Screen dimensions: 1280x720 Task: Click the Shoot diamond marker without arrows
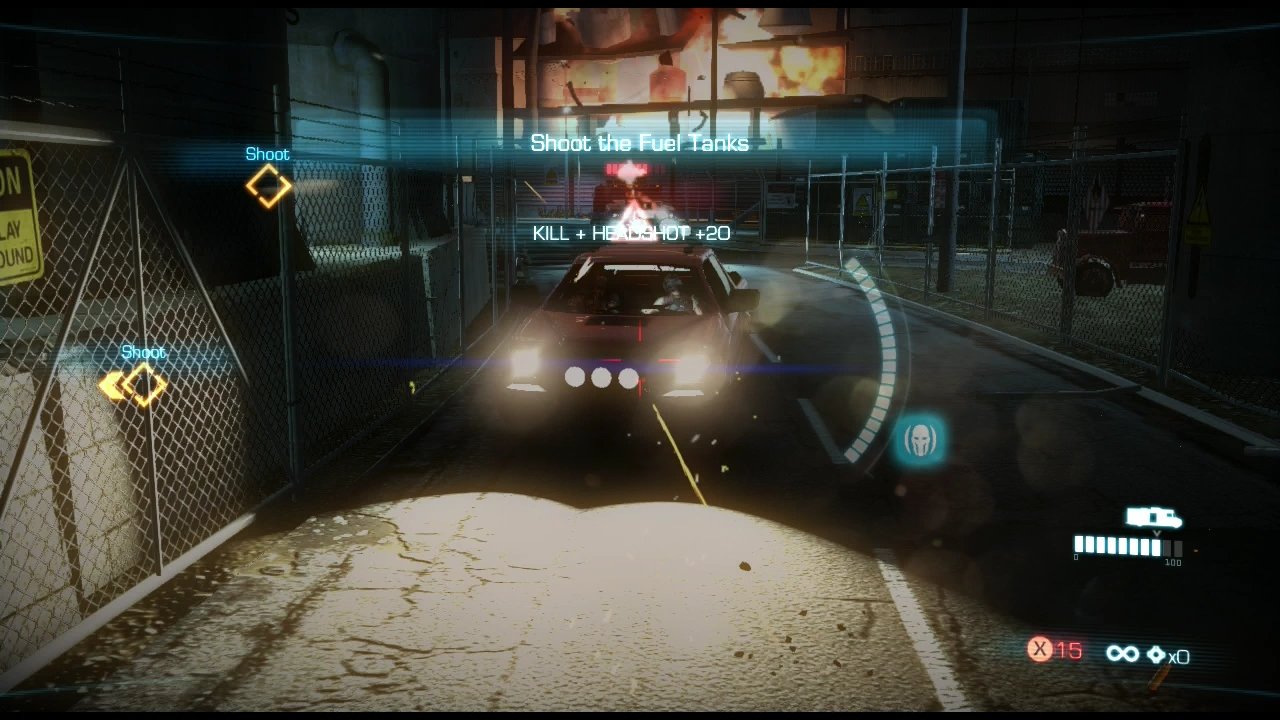point(268,186)
